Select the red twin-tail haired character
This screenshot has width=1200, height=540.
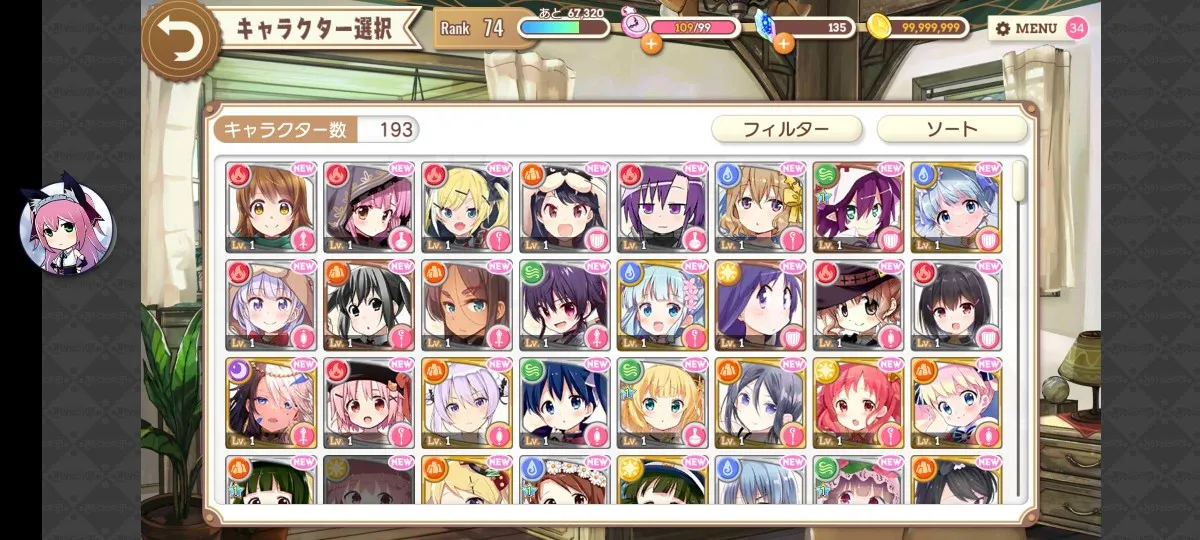[x=858, y=403]
